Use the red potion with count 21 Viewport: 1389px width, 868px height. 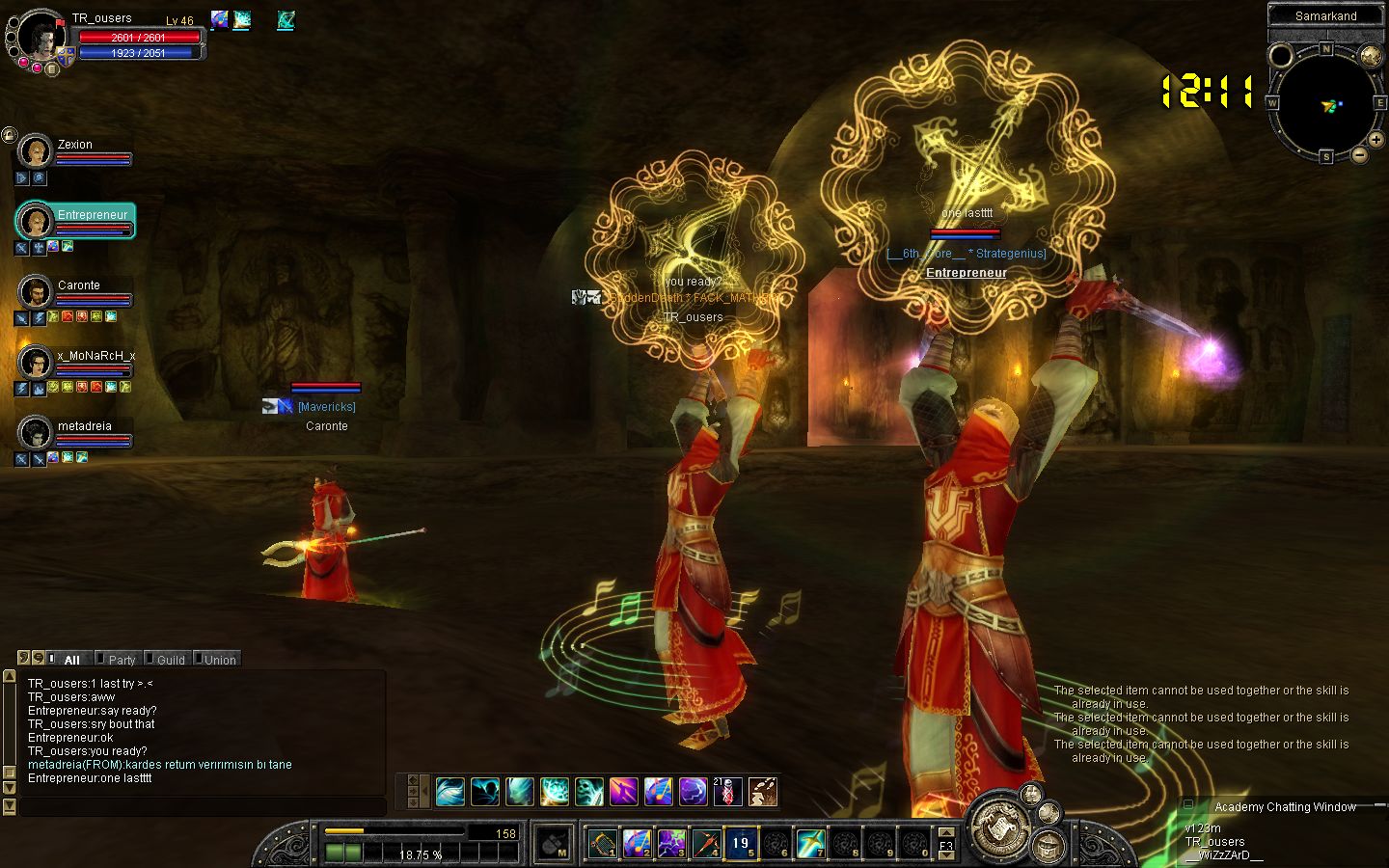tap(727, 792)
